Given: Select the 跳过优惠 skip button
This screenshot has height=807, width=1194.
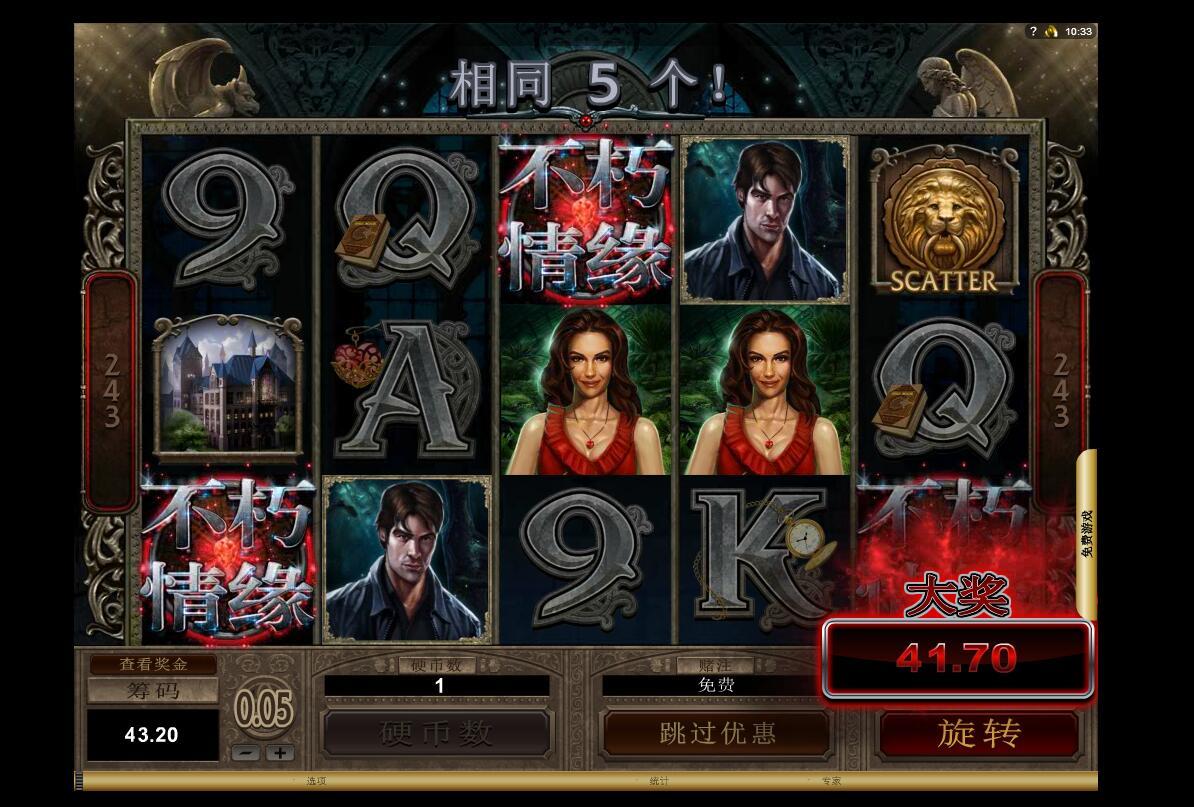Looking at the screenshot, I should click(x=717, y=734).
